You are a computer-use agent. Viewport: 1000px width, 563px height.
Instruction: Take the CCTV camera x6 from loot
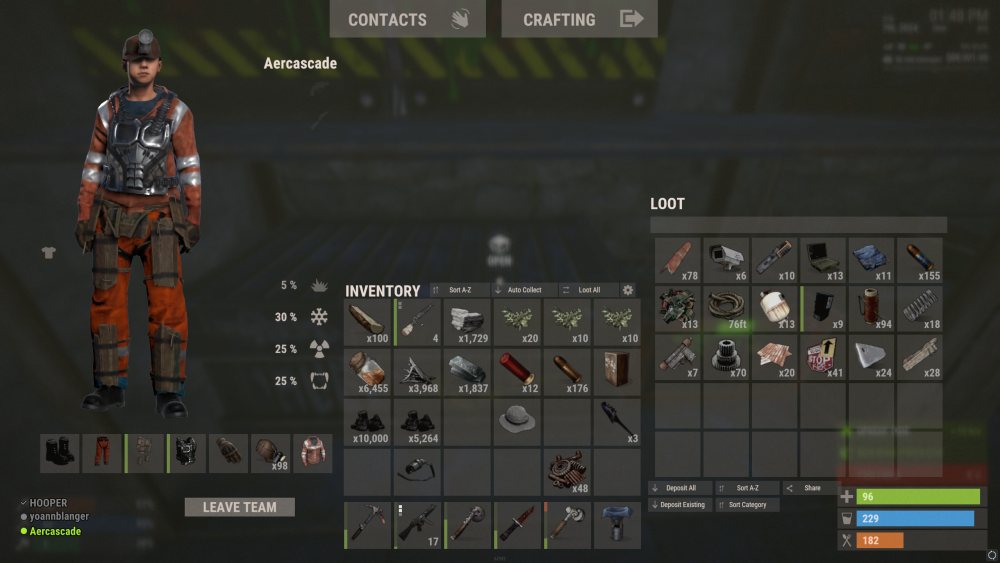(727, 260)
